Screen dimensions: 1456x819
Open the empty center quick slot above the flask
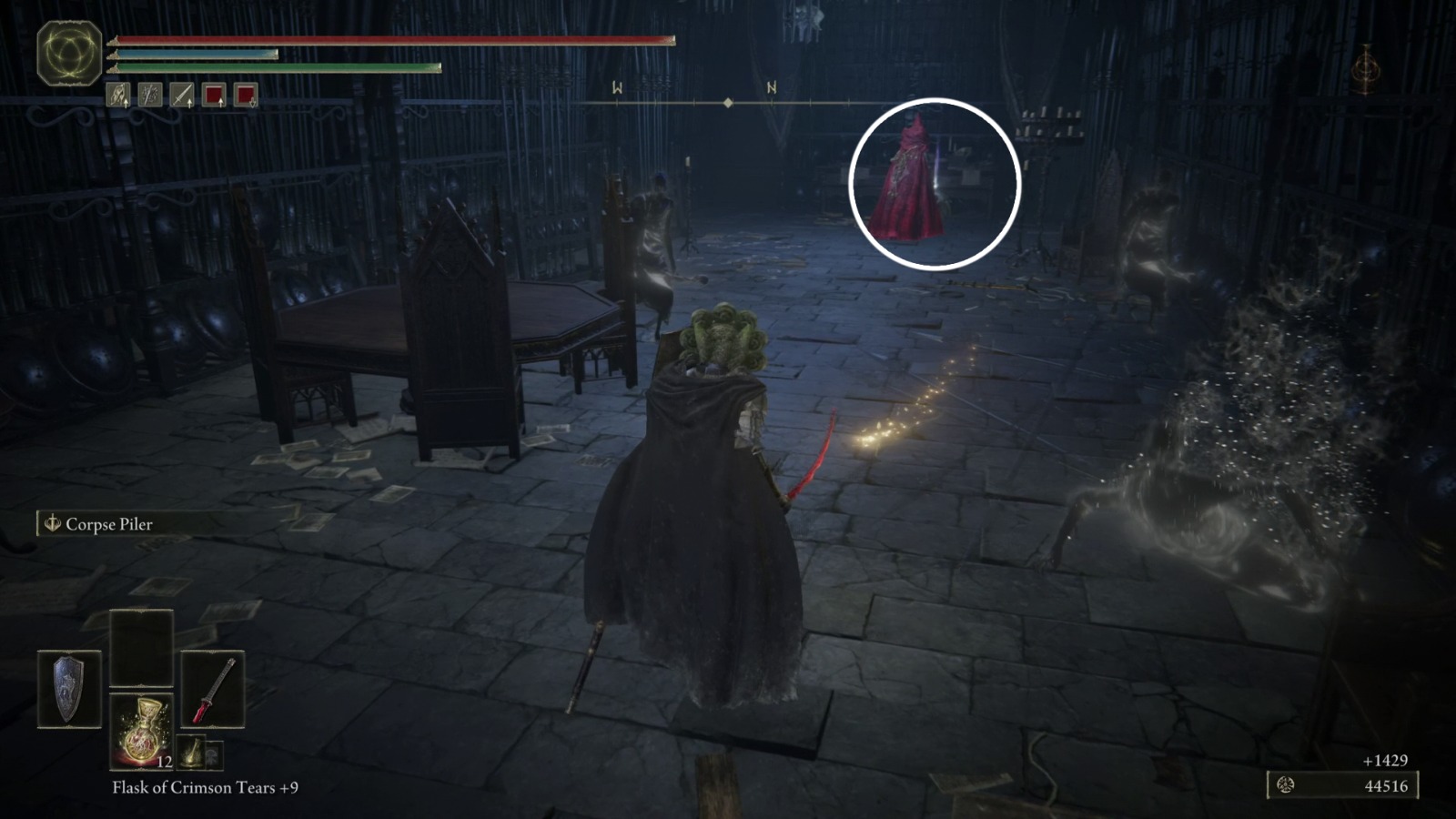tap(141, 647)
